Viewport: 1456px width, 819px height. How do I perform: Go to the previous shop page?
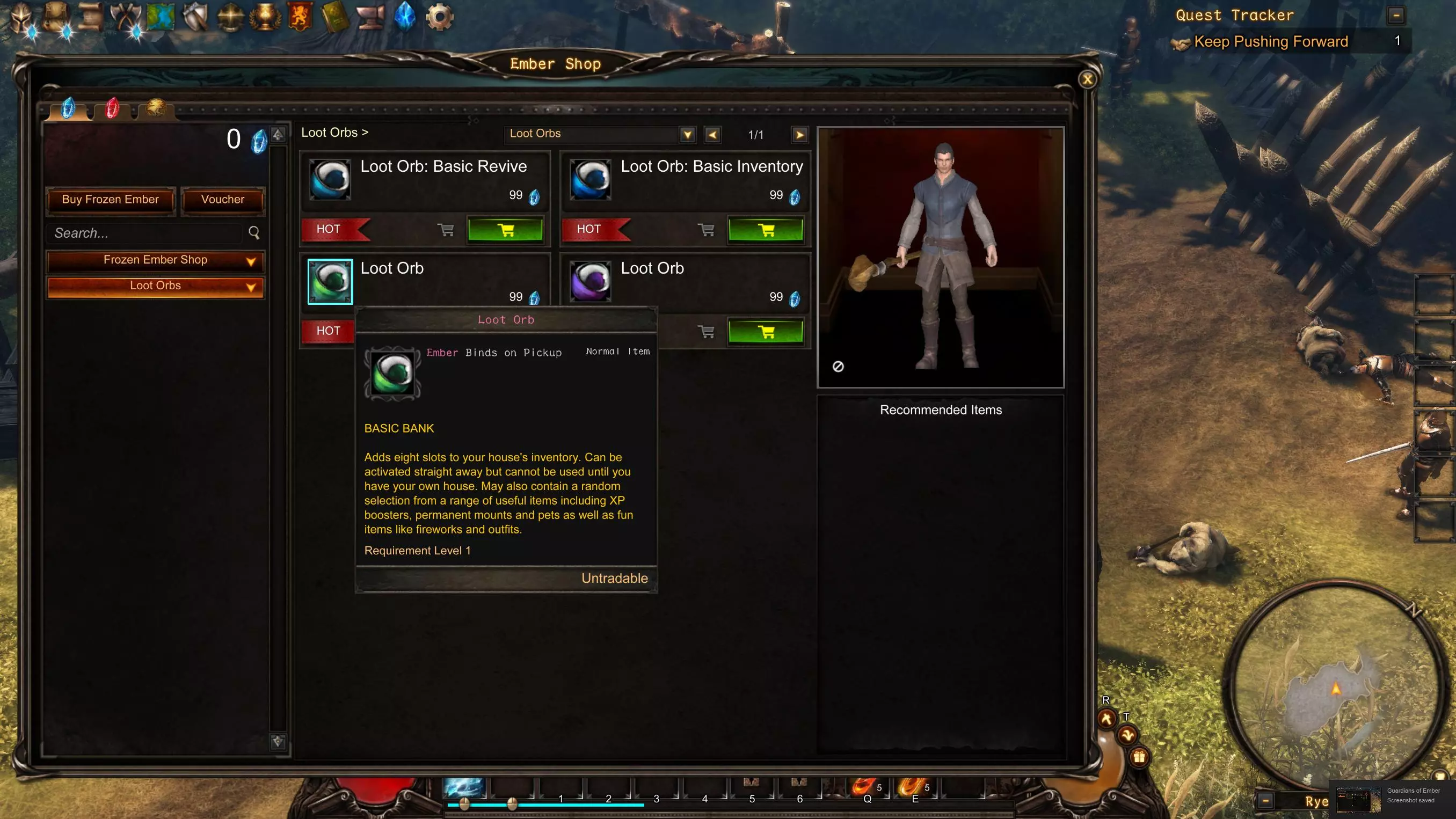tap(712, 135)
